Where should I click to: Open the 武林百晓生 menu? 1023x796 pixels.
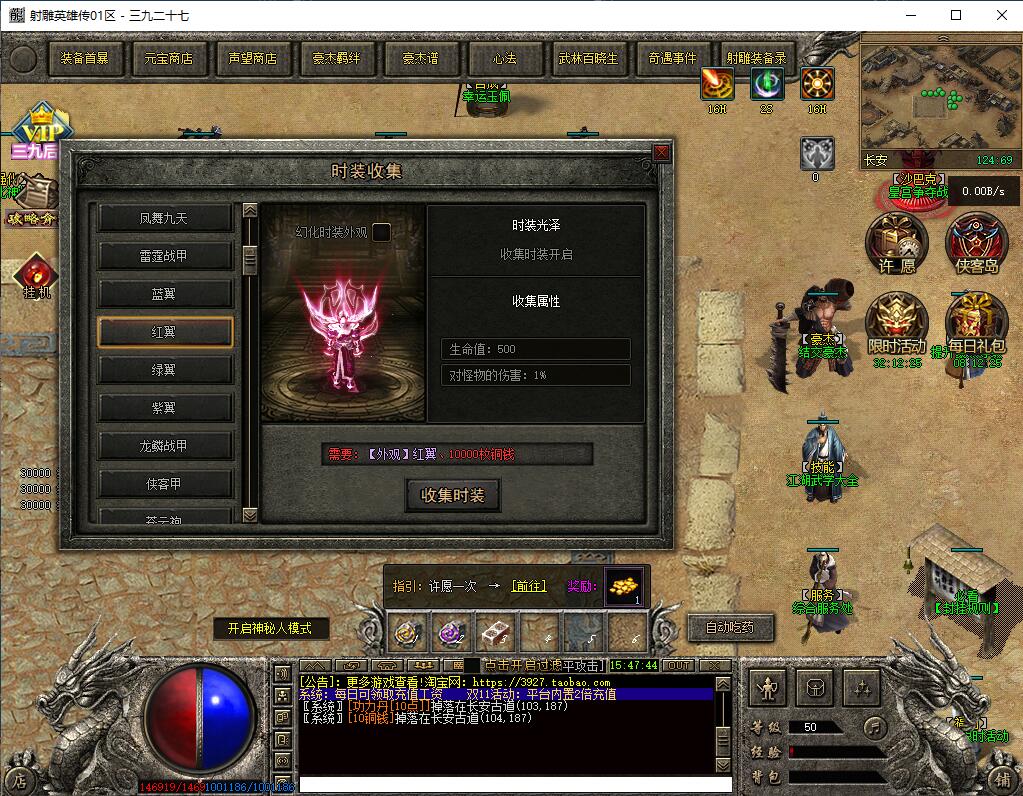point(588,59)
